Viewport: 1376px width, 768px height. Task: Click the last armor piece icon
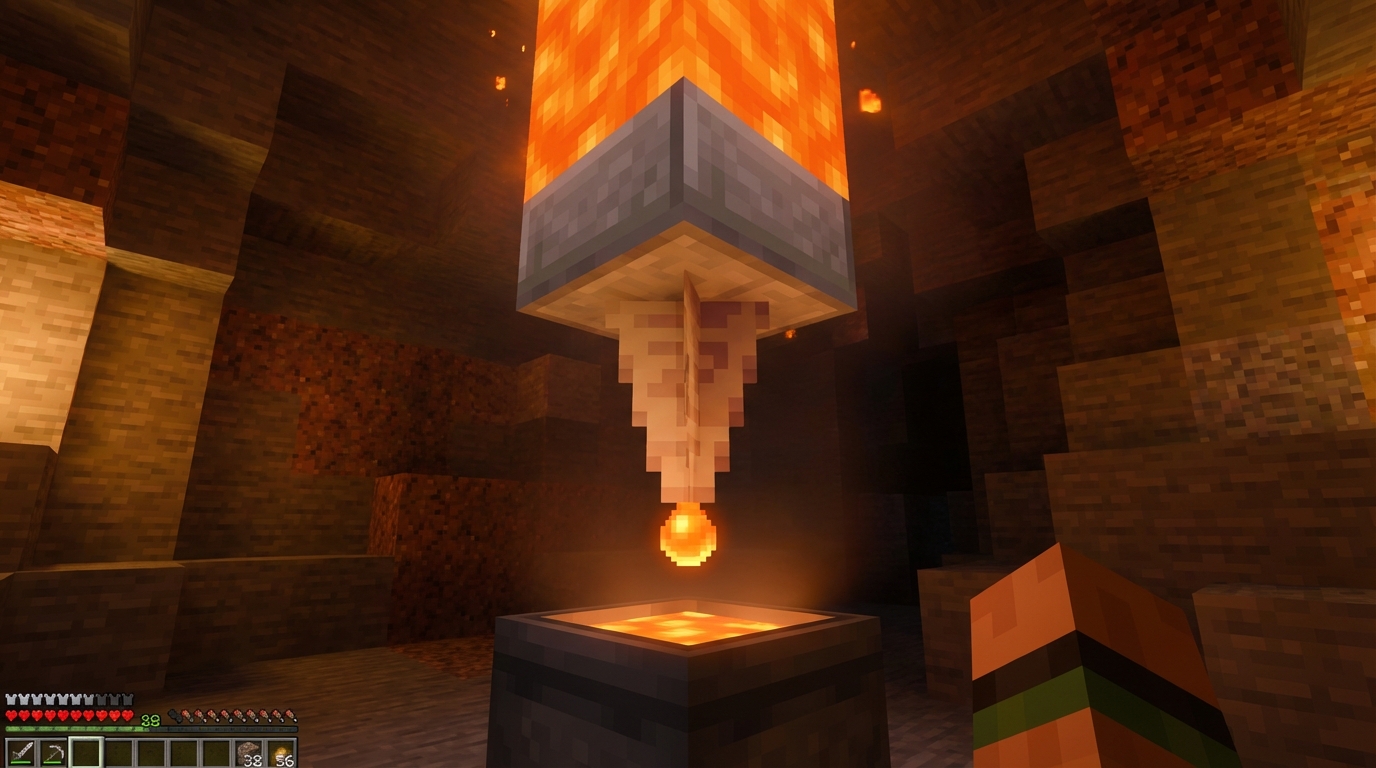click(x=128, y=699)
